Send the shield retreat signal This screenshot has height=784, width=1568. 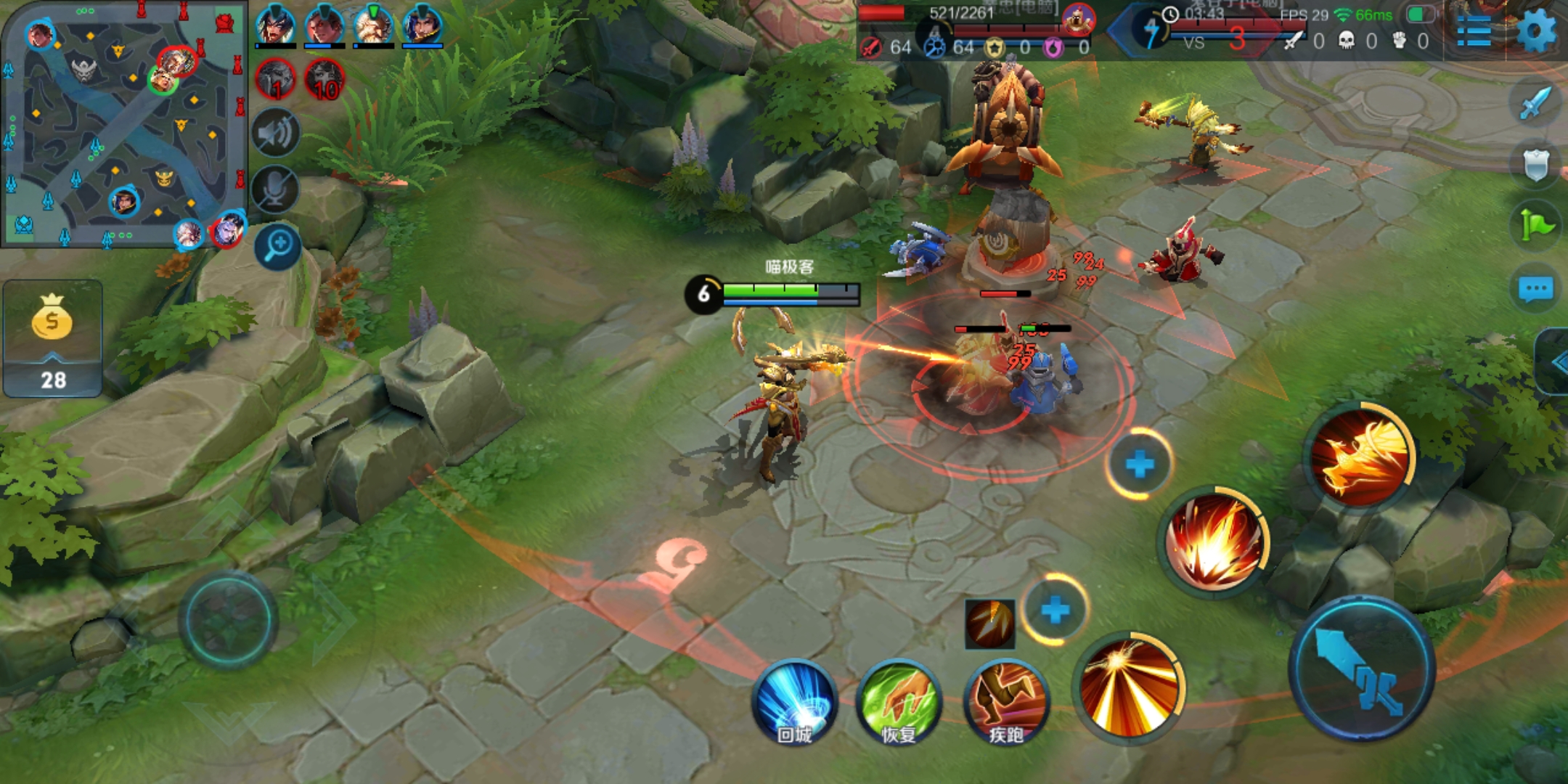coord(1536,164)
